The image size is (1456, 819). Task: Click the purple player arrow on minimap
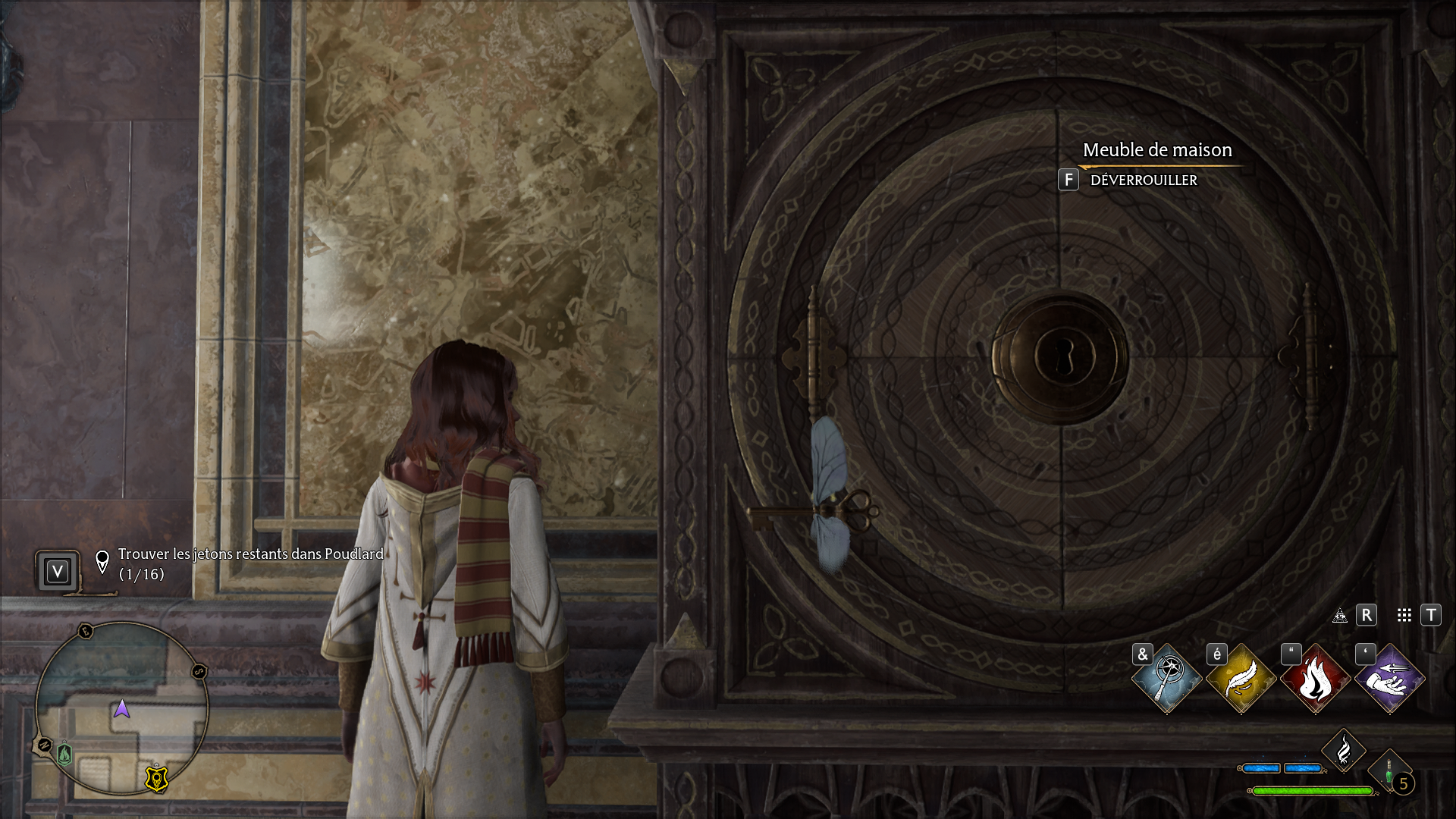(x=121, y=709)
